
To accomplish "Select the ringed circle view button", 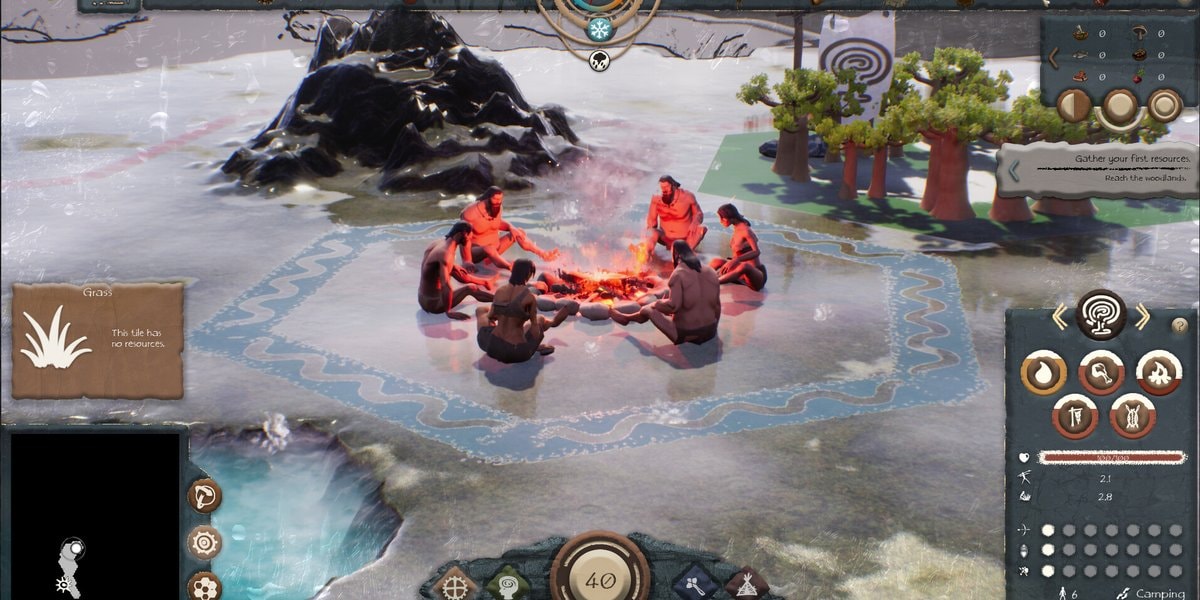I will tap(1165, 105).
